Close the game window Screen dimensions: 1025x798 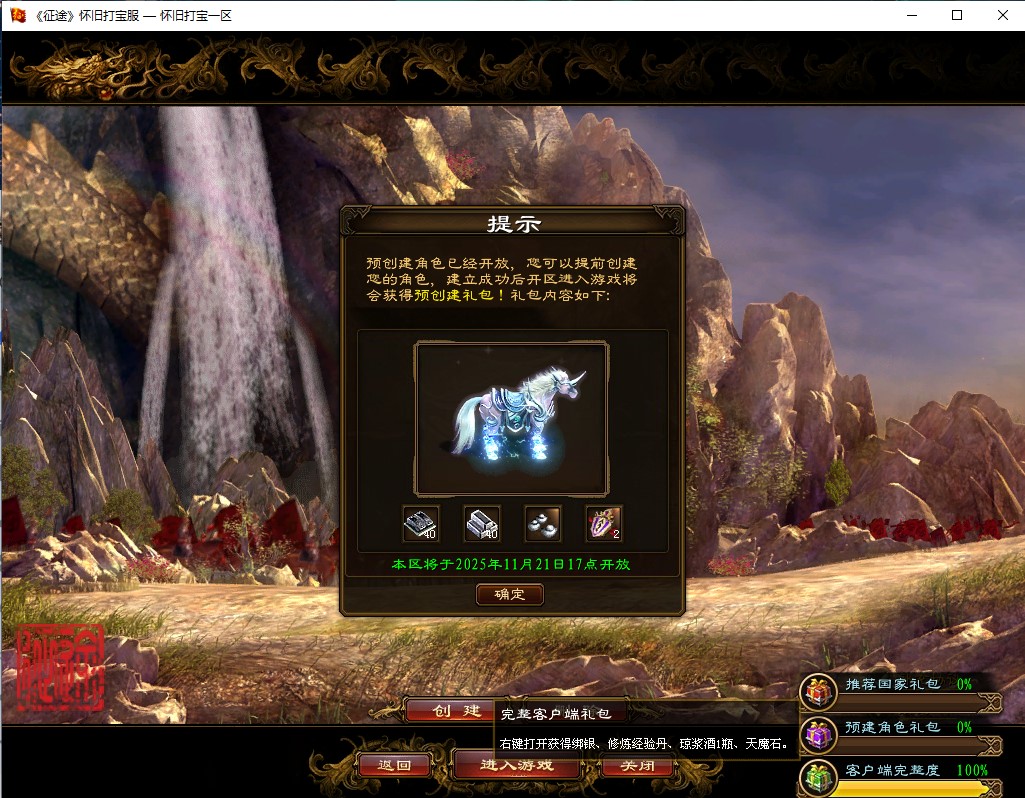1002,15
